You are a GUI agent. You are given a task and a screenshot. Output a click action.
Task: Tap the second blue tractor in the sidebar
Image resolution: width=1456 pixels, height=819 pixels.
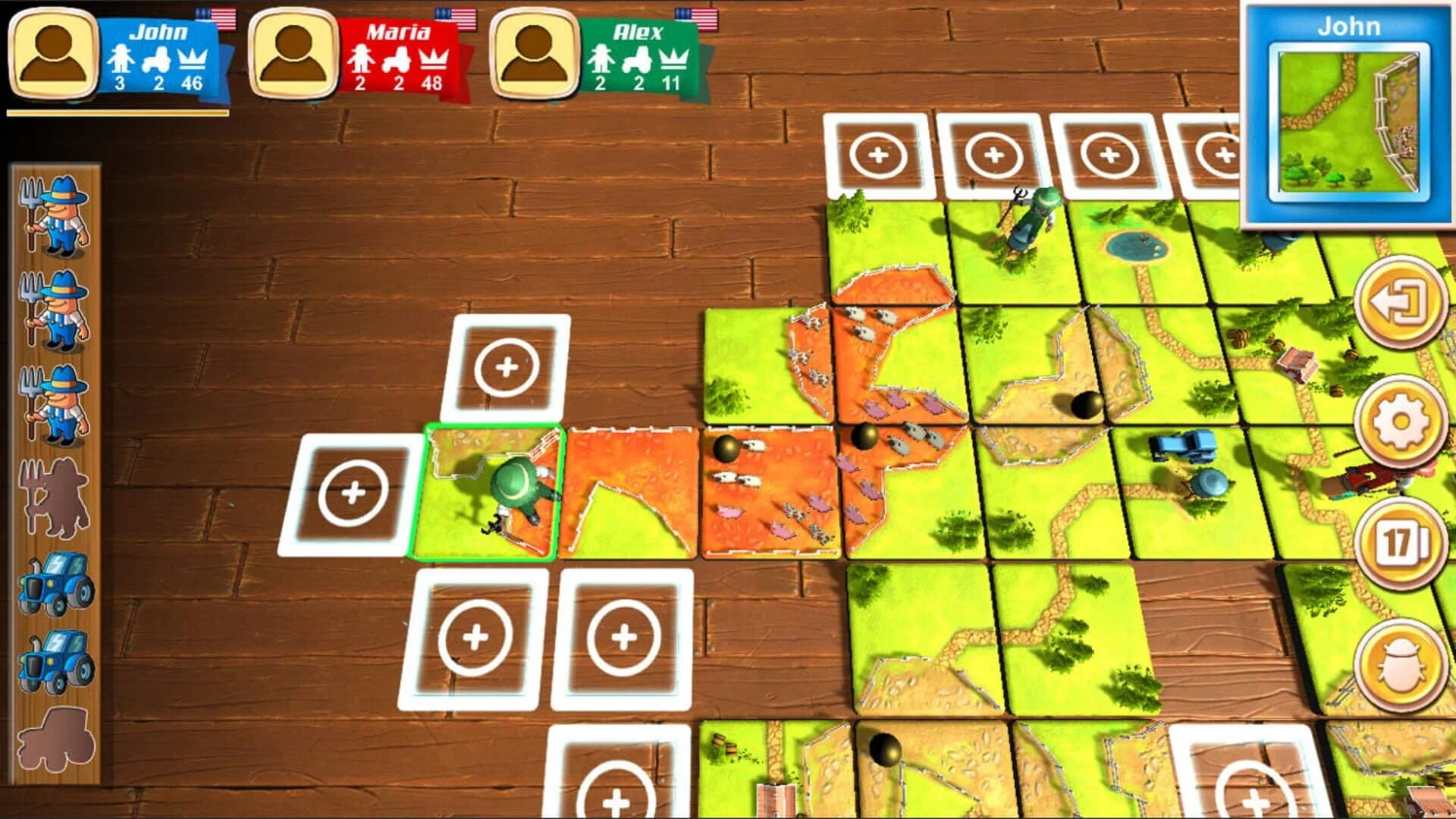point(53,662)
